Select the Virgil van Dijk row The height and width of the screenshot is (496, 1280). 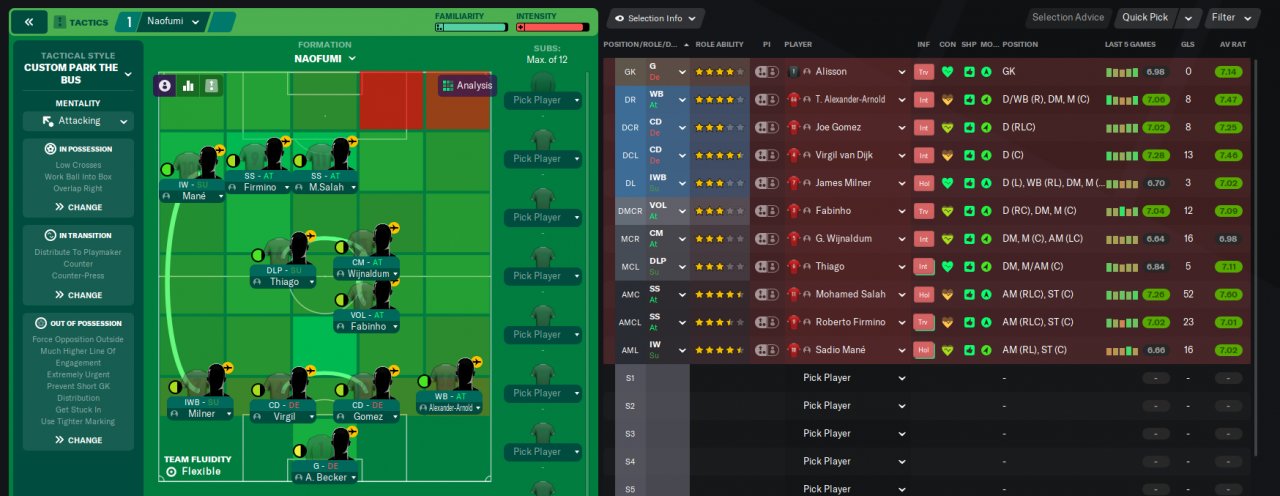click(844, 155)
